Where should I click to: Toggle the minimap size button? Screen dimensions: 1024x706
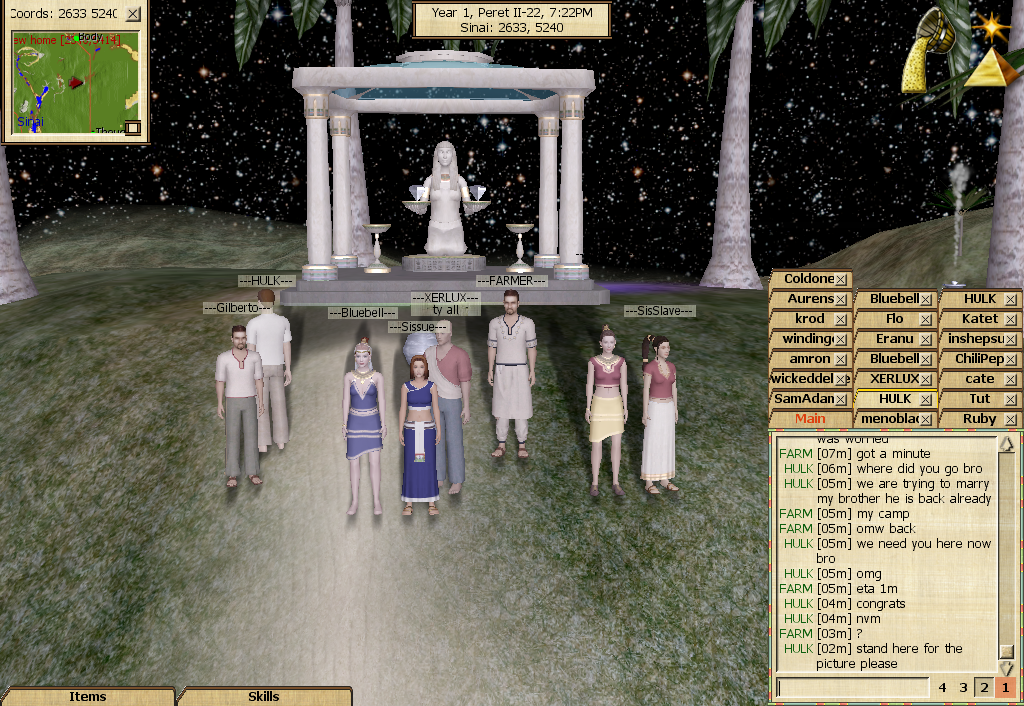pos(132,128)
